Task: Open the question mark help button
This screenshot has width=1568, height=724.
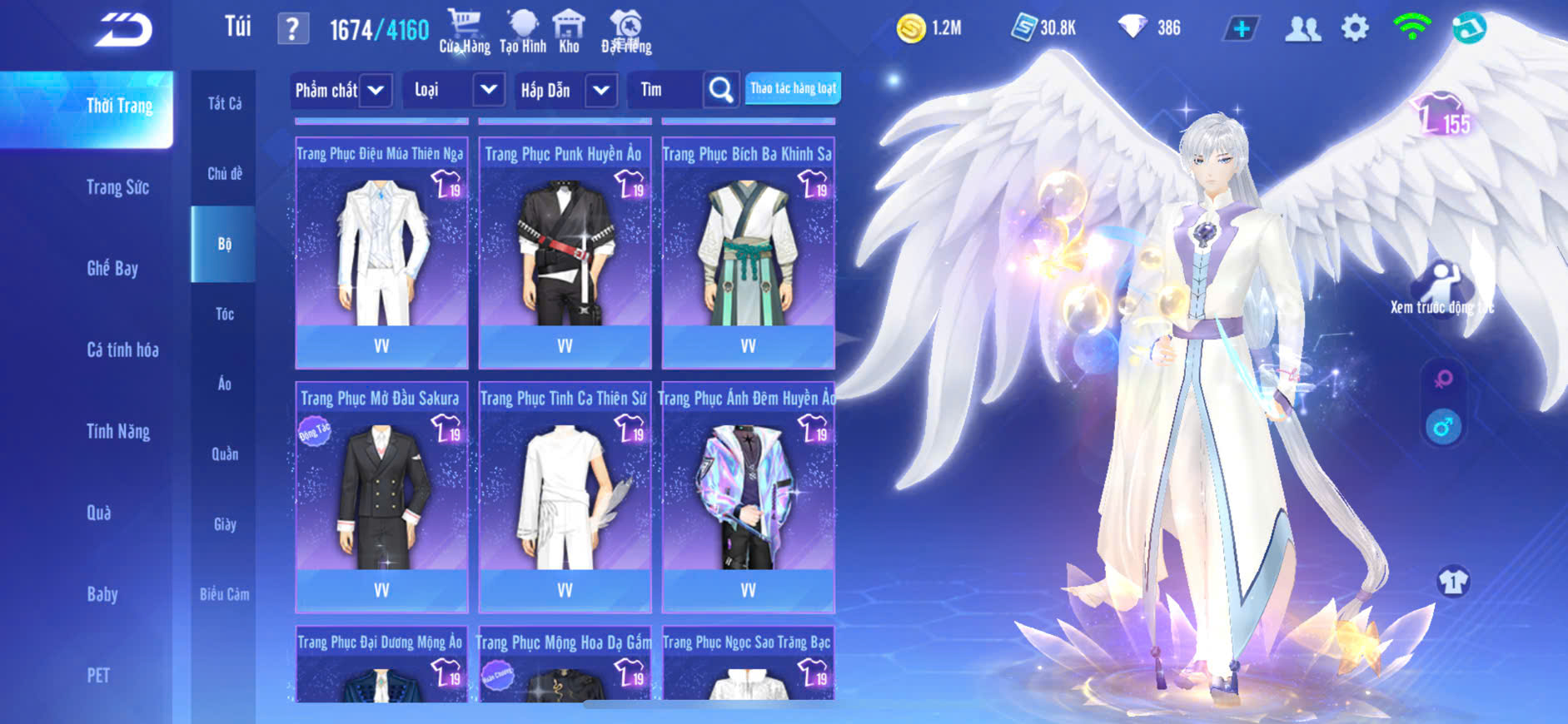Action: click(292, 29)
